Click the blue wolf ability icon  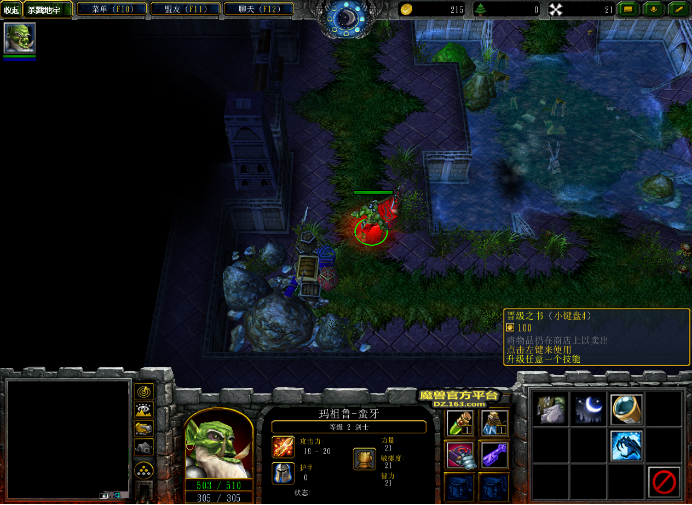pos(627,445)
